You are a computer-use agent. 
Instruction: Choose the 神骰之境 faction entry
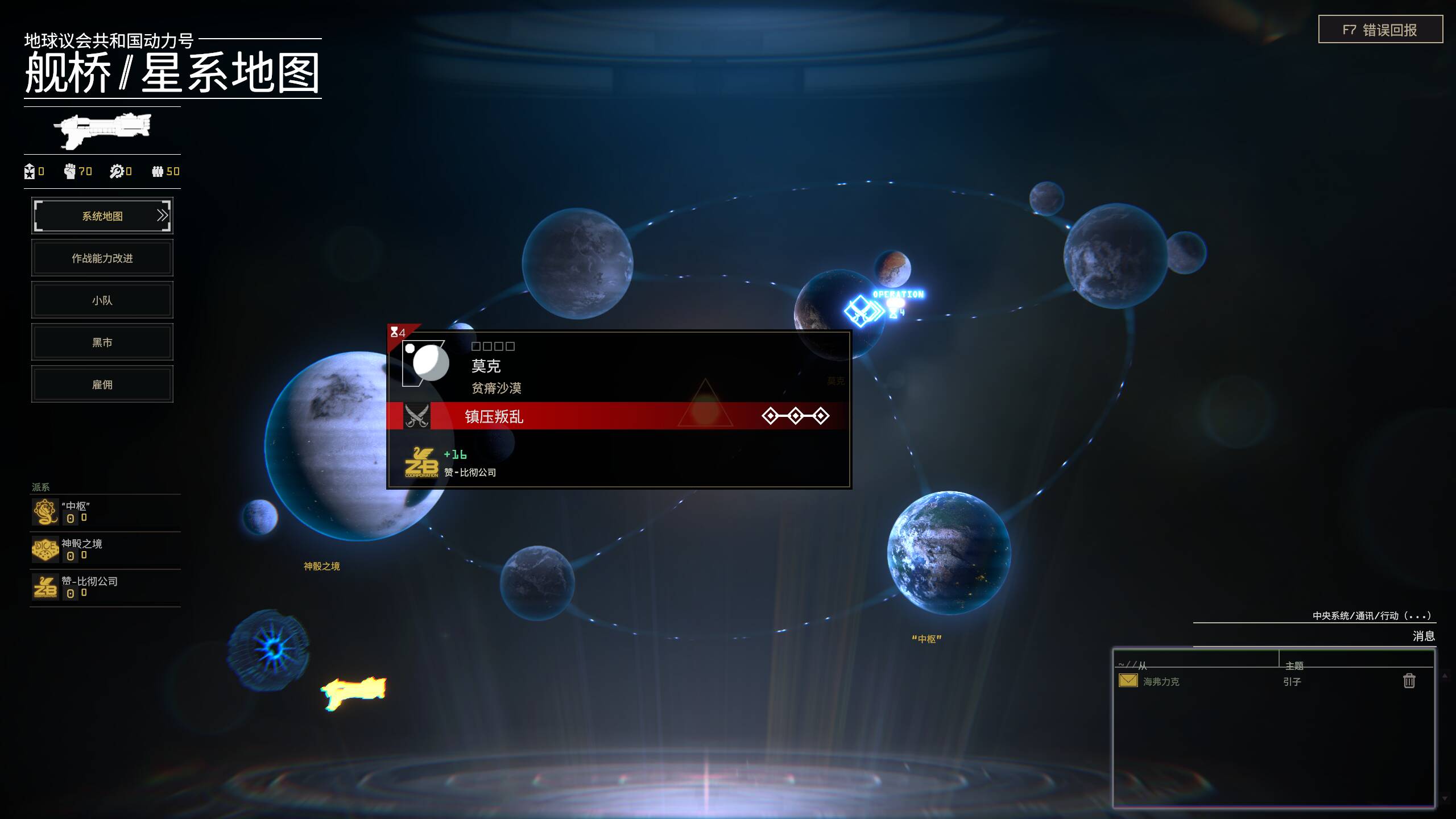coord(105,549)
